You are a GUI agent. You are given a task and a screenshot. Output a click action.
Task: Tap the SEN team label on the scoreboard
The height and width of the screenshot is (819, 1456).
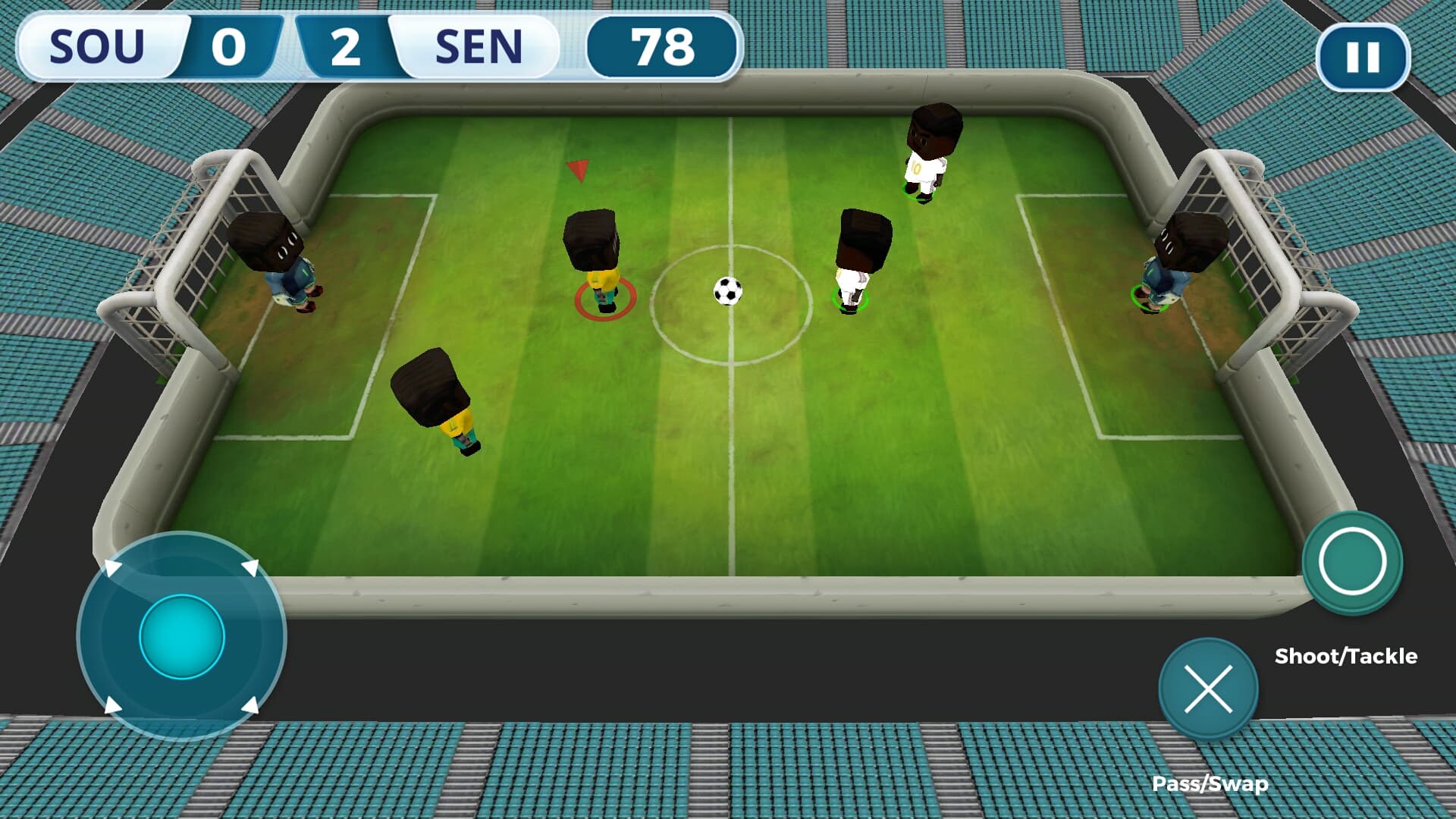[x=479, y=45]
